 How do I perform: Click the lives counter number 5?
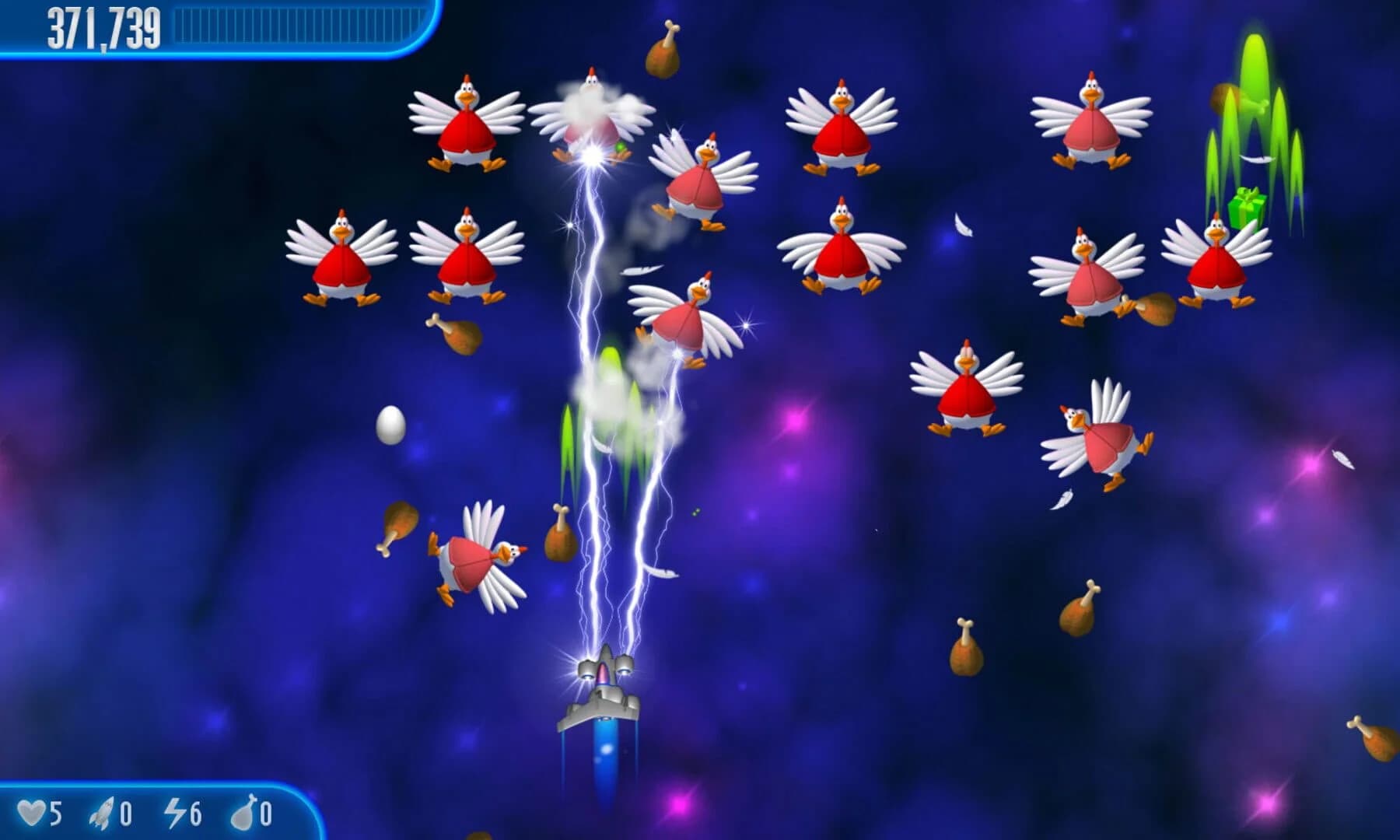coord(54,811)
